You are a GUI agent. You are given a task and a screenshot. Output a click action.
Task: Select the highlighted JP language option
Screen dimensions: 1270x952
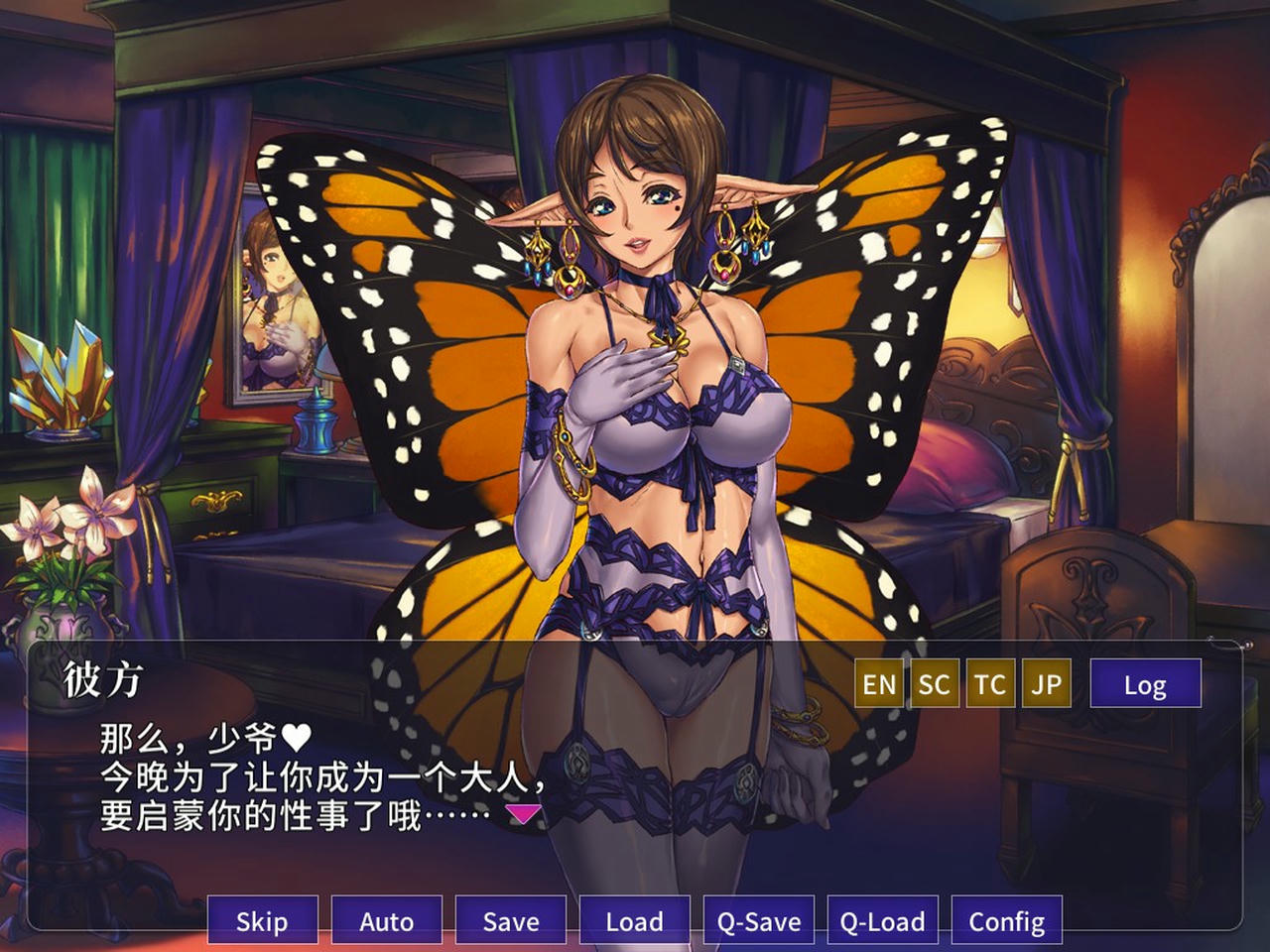[1048, 683]
